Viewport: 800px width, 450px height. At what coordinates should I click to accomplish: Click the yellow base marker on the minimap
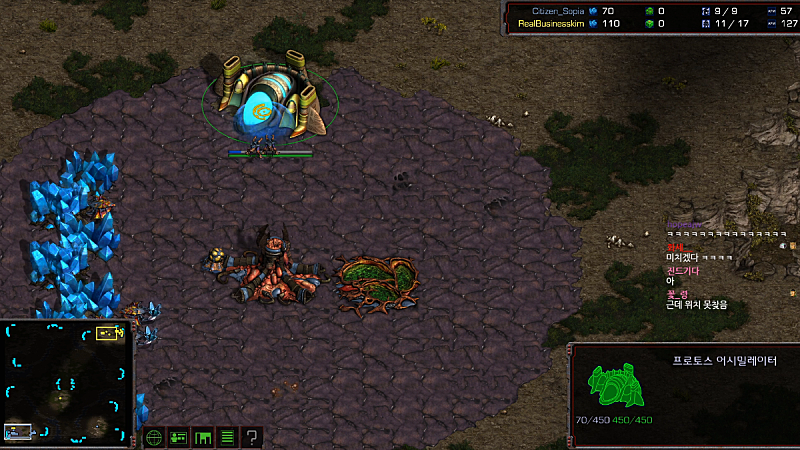pyautogui.click(x=107, y=334)
